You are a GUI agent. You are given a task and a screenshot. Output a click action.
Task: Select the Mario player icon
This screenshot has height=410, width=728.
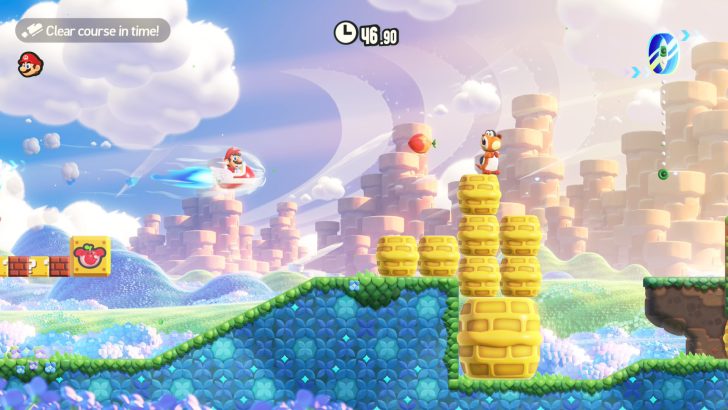(30, 64)
